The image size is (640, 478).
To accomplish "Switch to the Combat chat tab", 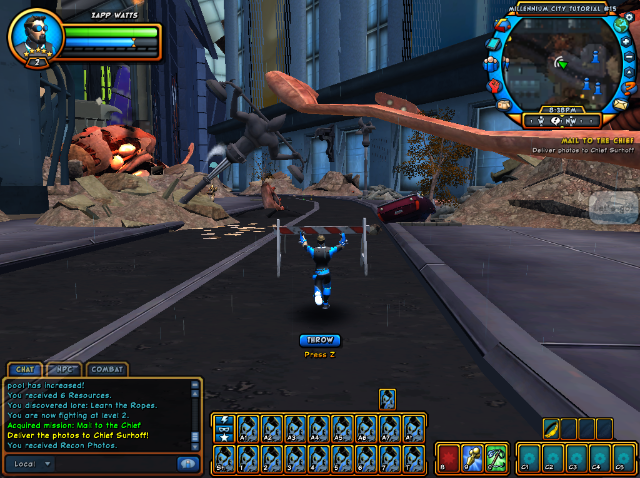I will pyautogui.click(x=107, y=370).
